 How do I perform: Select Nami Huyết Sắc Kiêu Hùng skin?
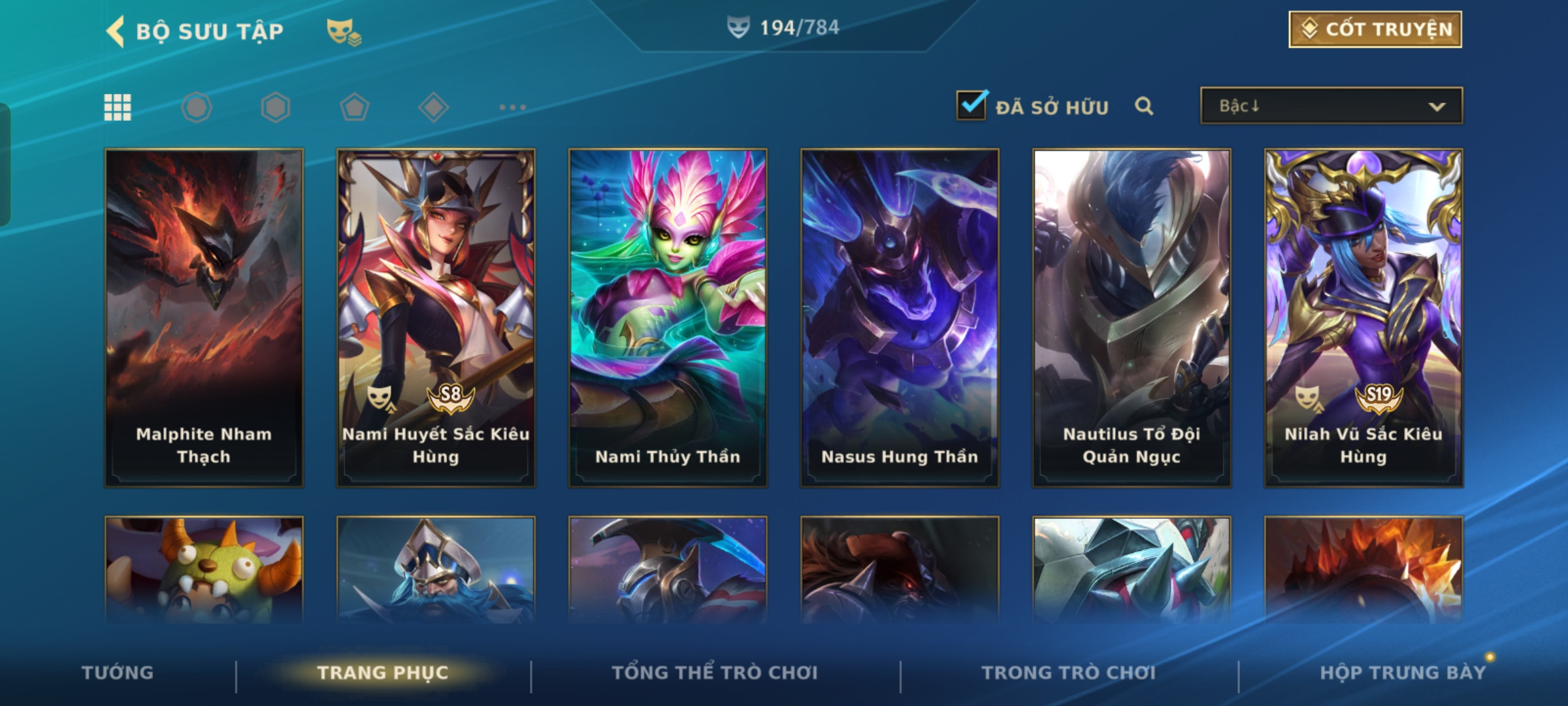tap(436, 318)
